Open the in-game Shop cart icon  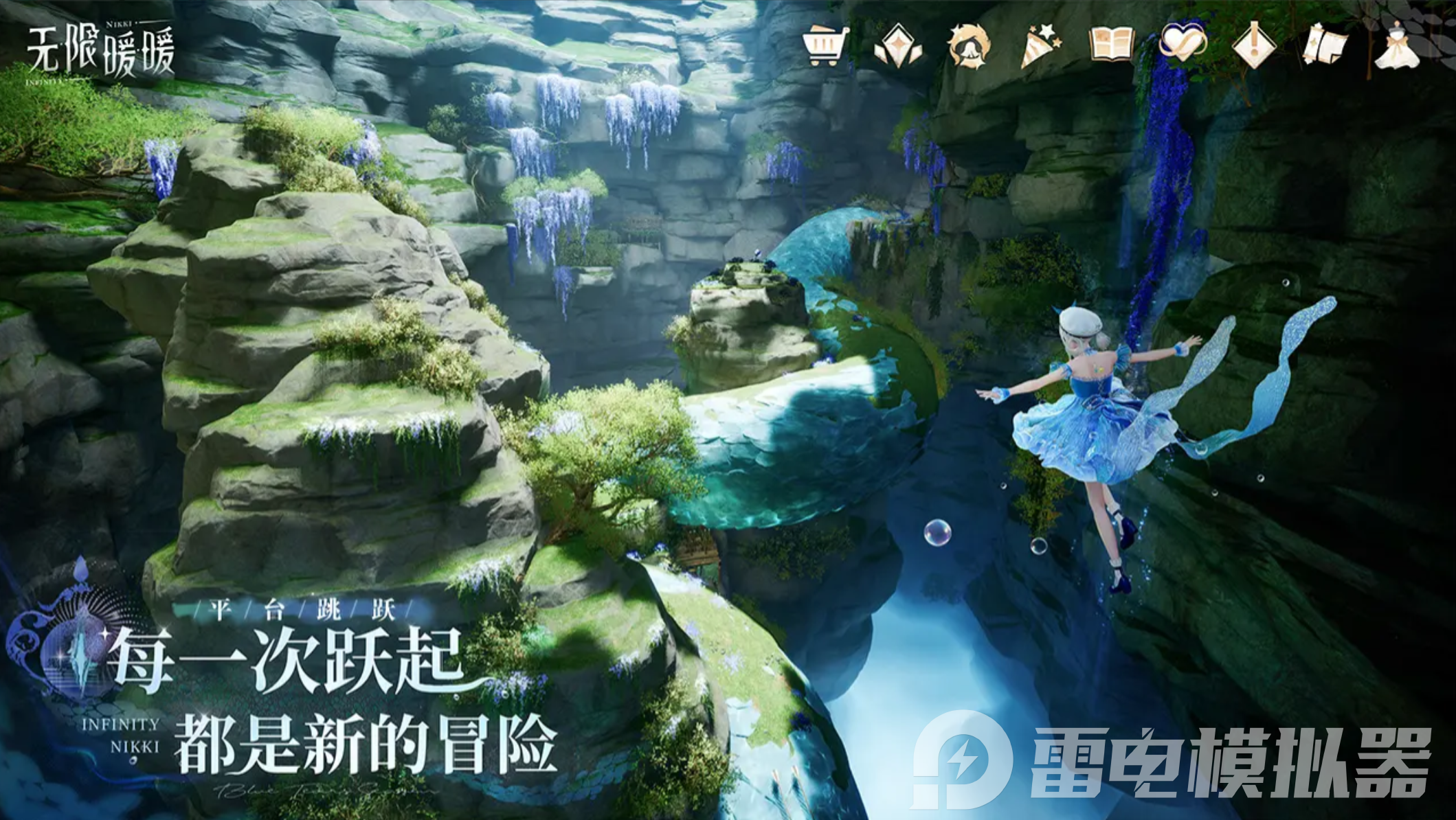(x=825, y=45)
